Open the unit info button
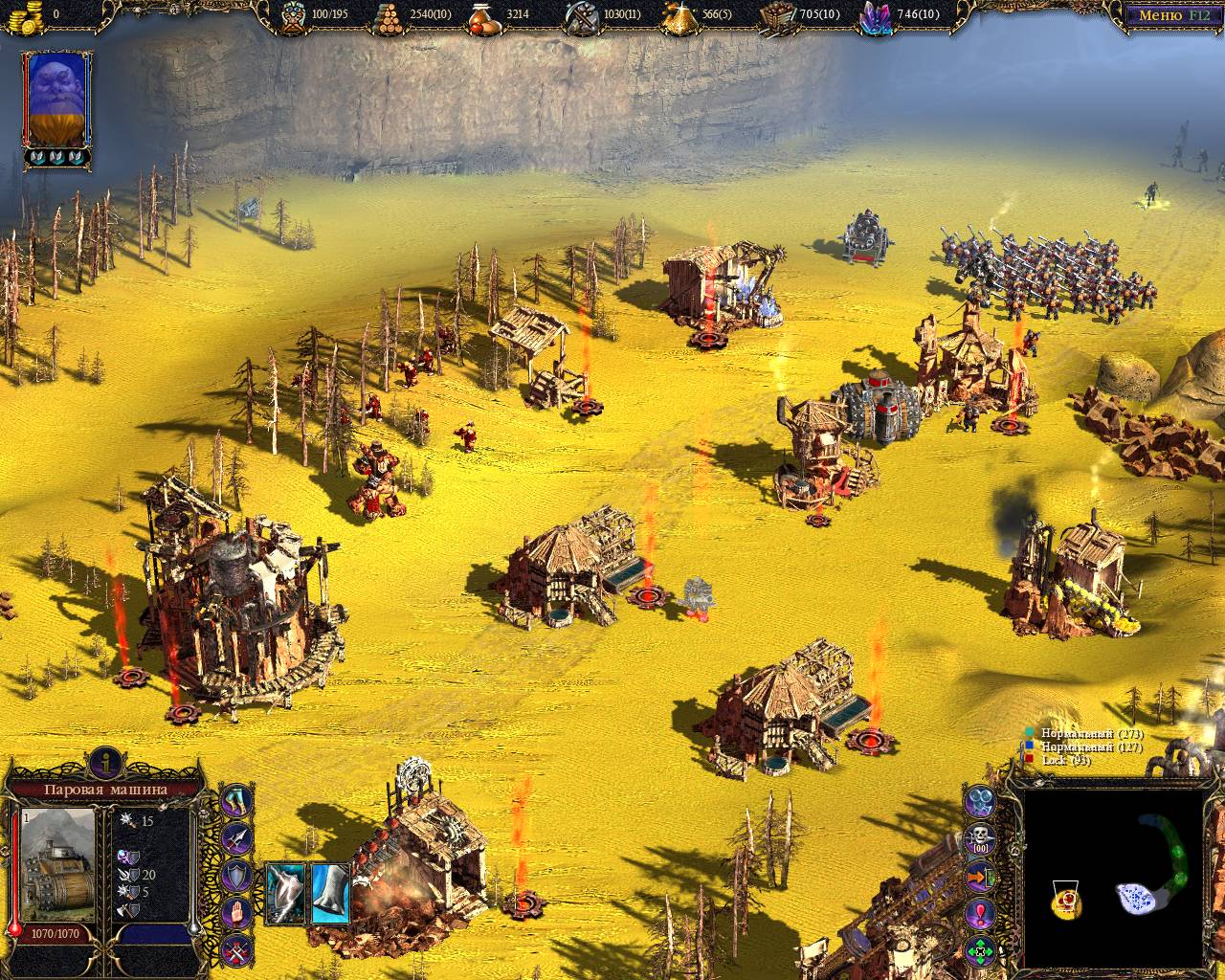The height and width of the screenshot is (980, 1225). tap(105, 763)
